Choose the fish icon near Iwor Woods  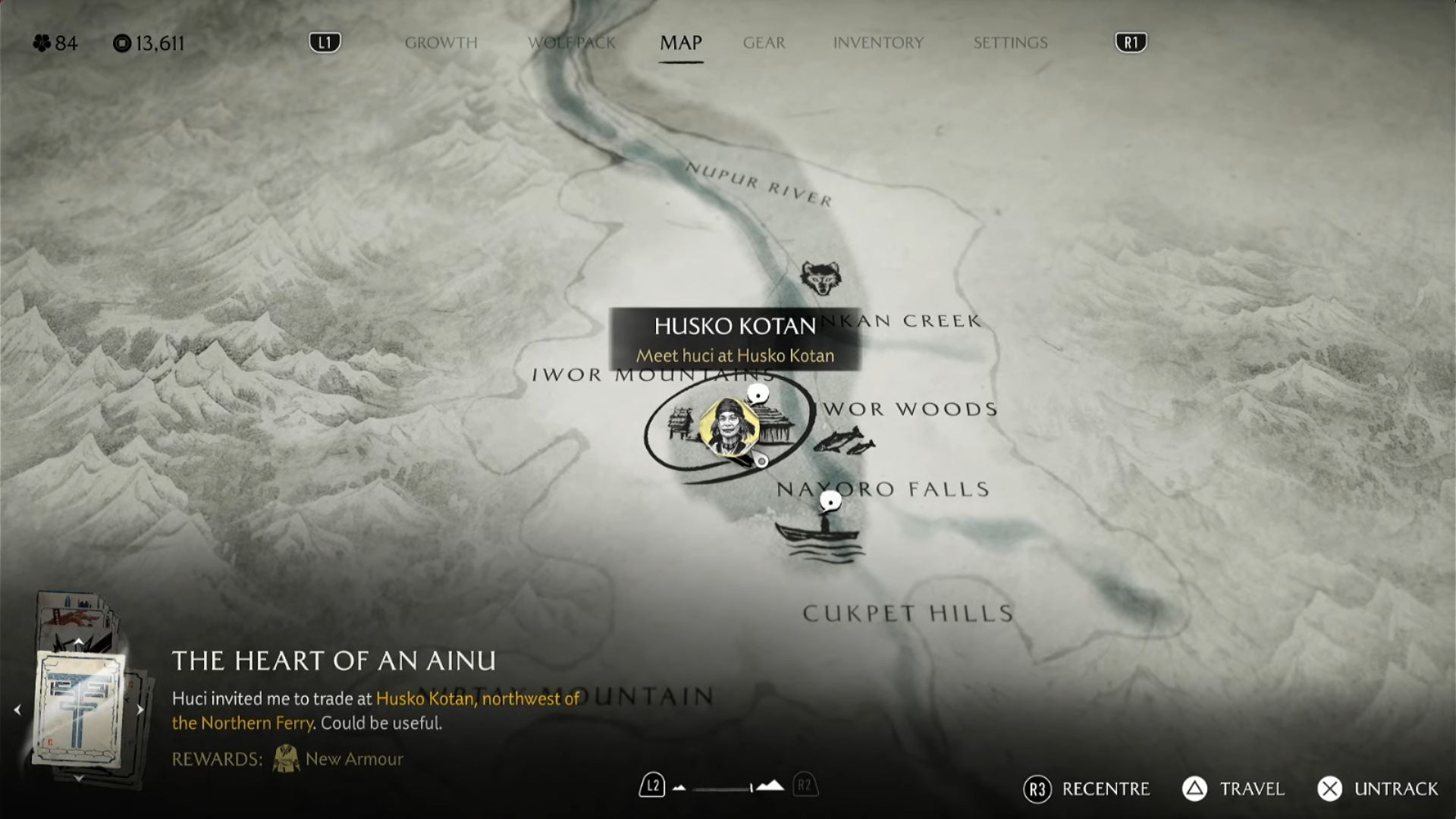coord(843,440)
